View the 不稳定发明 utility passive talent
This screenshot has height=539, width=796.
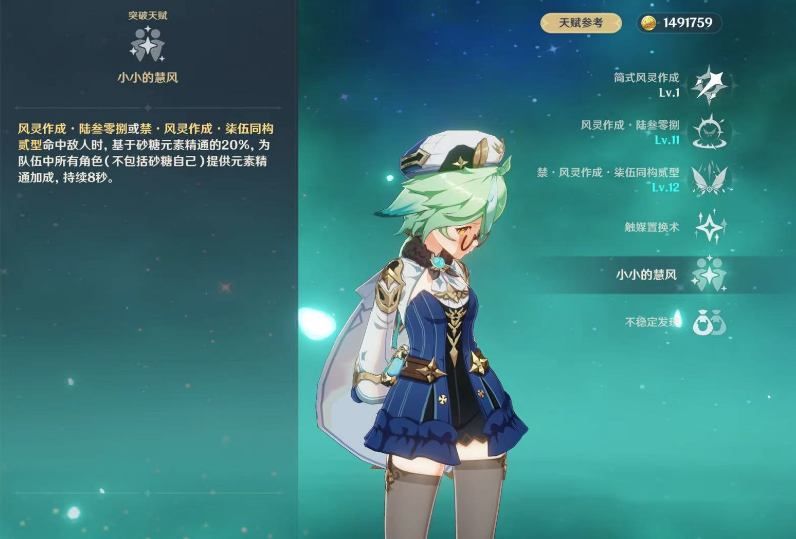(709, 321)
